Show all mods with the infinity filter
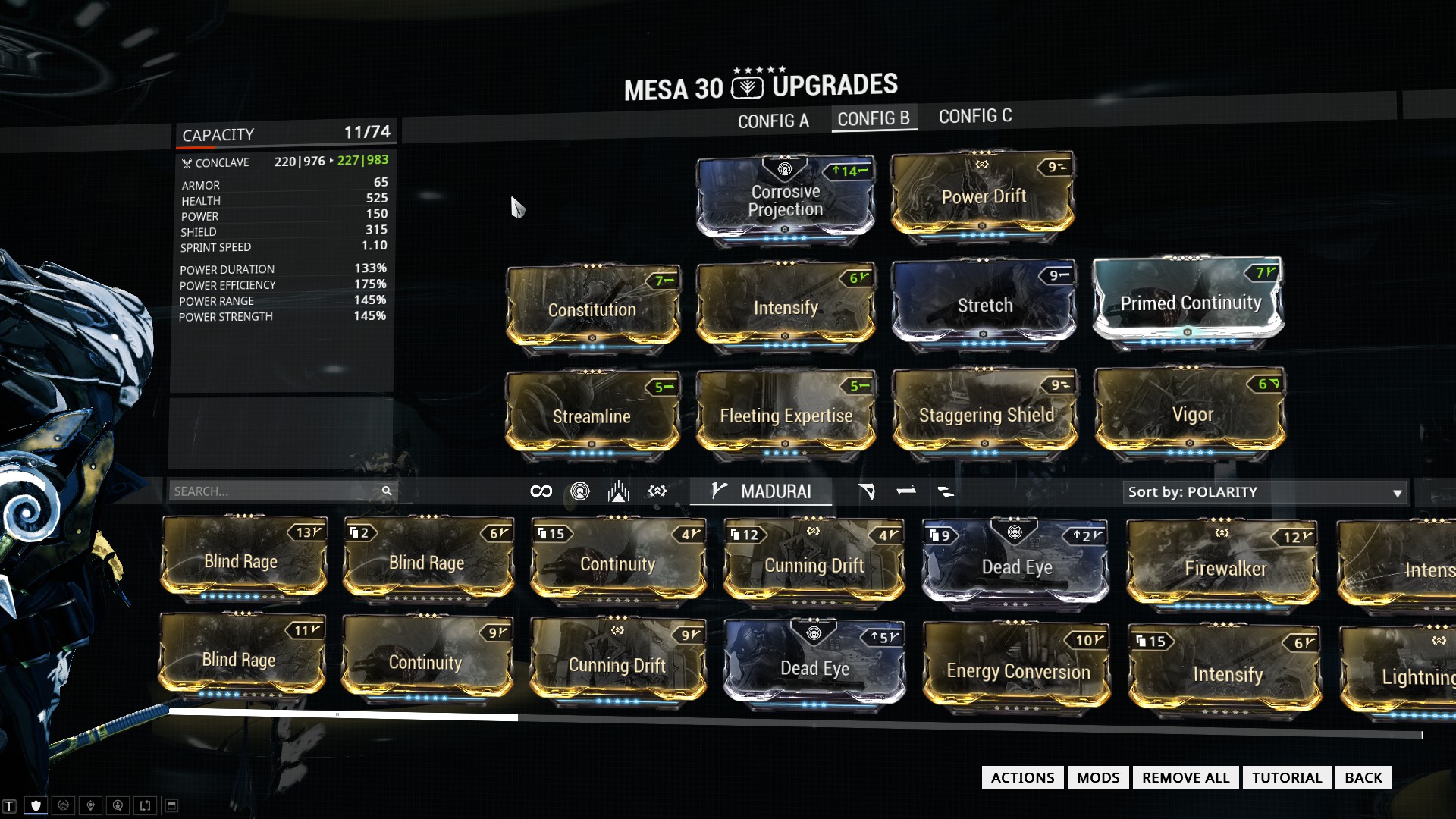This screenshot has width=1456, height=819. [x=541, y=491]
